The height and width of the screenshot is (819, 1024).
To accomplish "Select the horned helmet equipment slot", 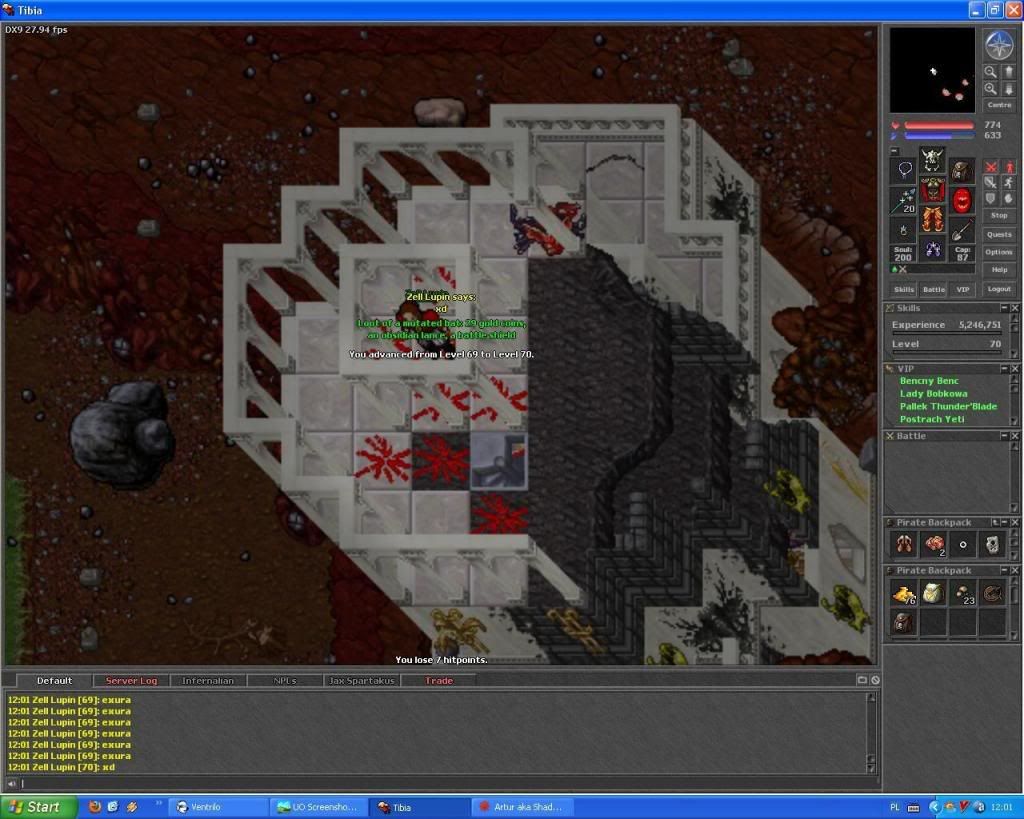I will point(933,158).
